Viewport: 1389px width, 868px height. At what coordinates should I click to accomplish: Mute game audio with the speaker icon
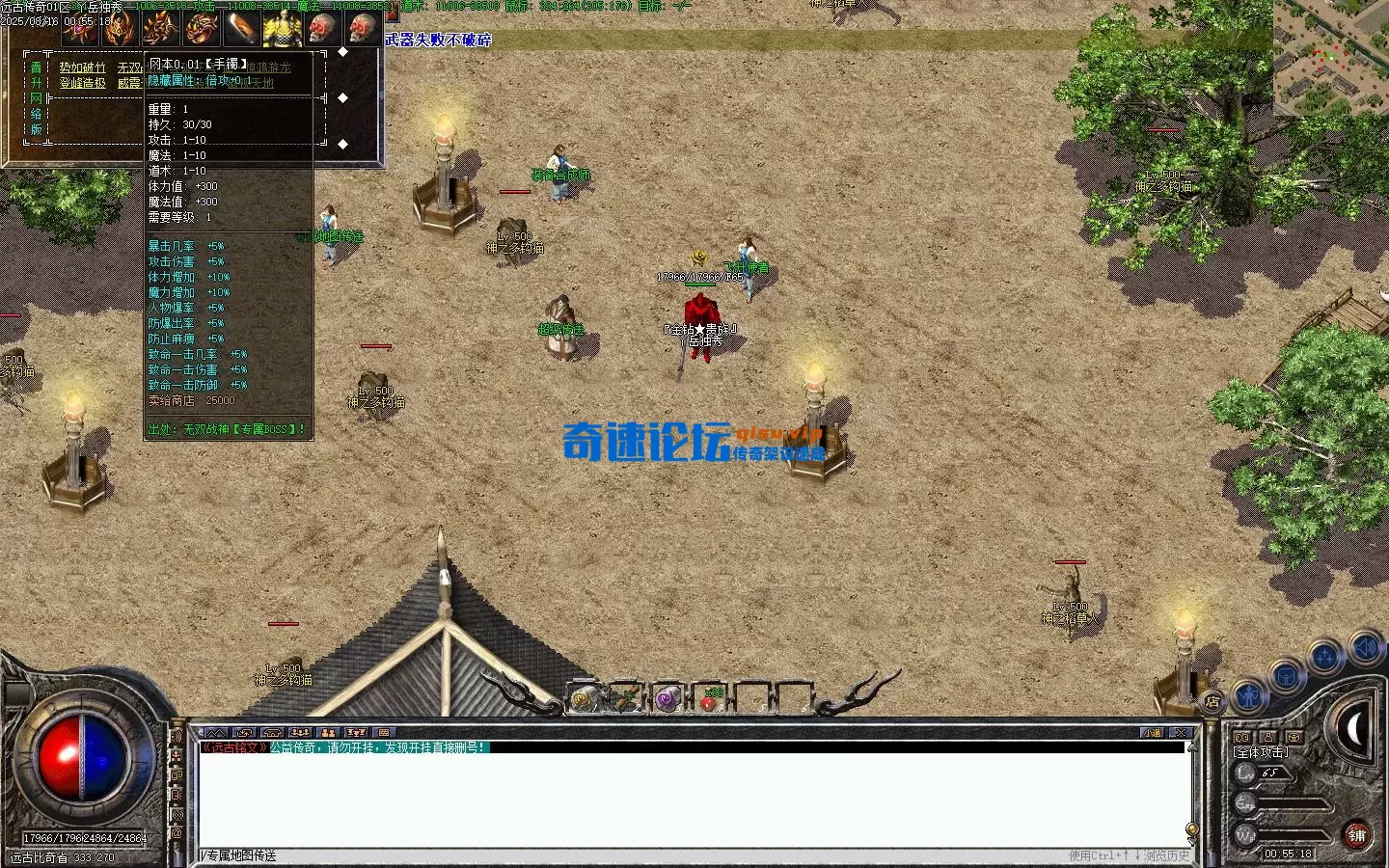1363,648
